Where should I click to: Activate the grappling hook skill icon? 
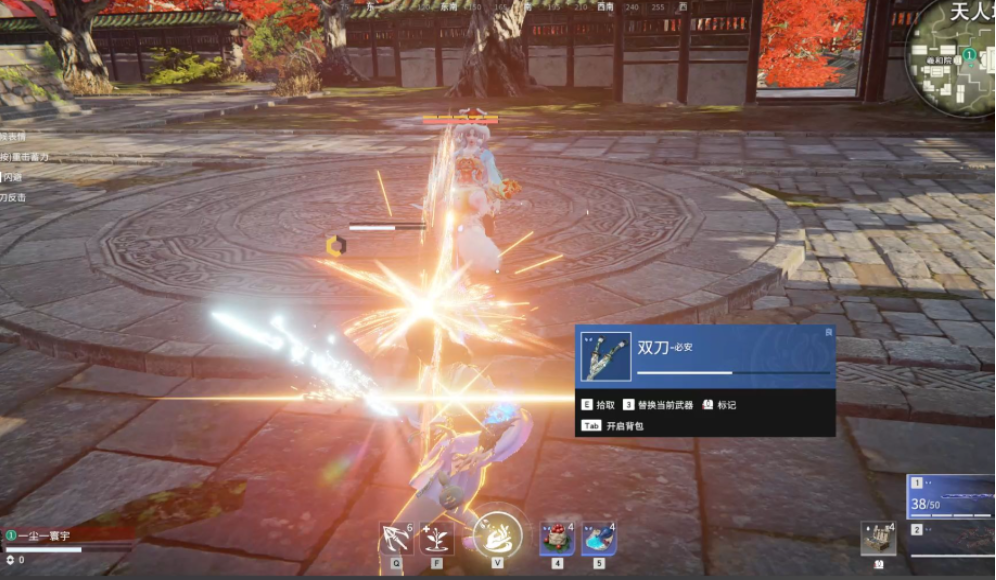[396, 539]
